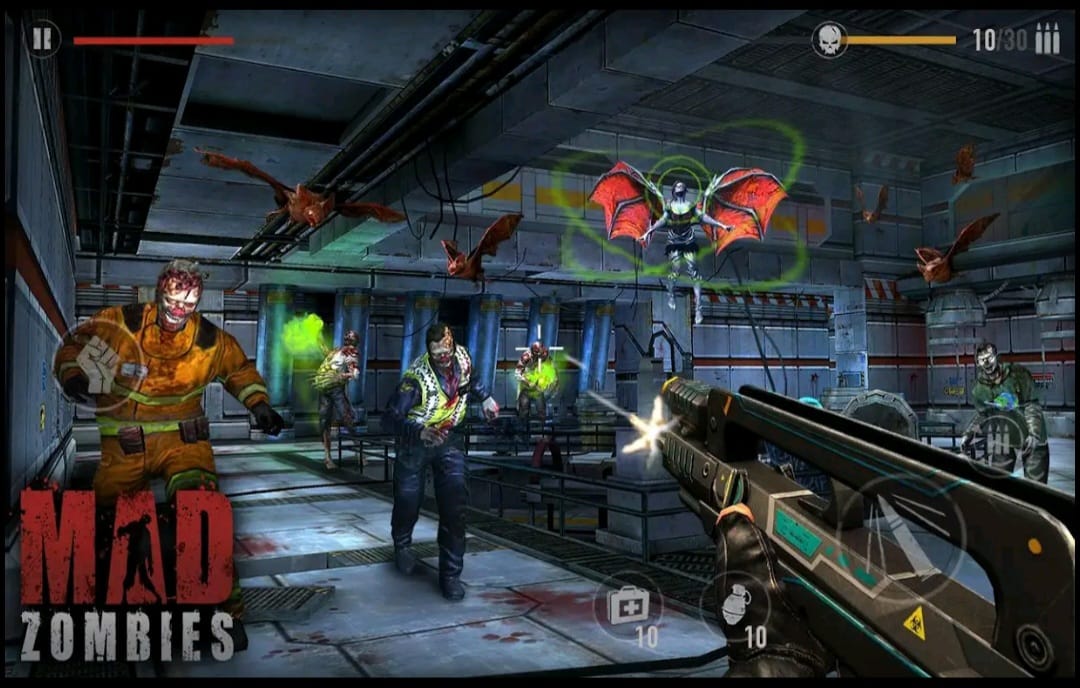Viewport: 1080px width, 688px height.
Task: Tap the large bullet fire button
Action: point(902,535)
